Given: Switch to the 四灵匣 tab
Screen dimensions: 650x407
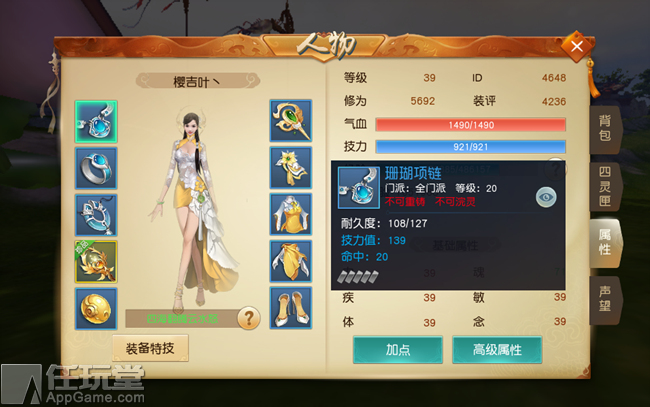Looking at the screenshot, I should pyautogui.click(x=605, y=187).
